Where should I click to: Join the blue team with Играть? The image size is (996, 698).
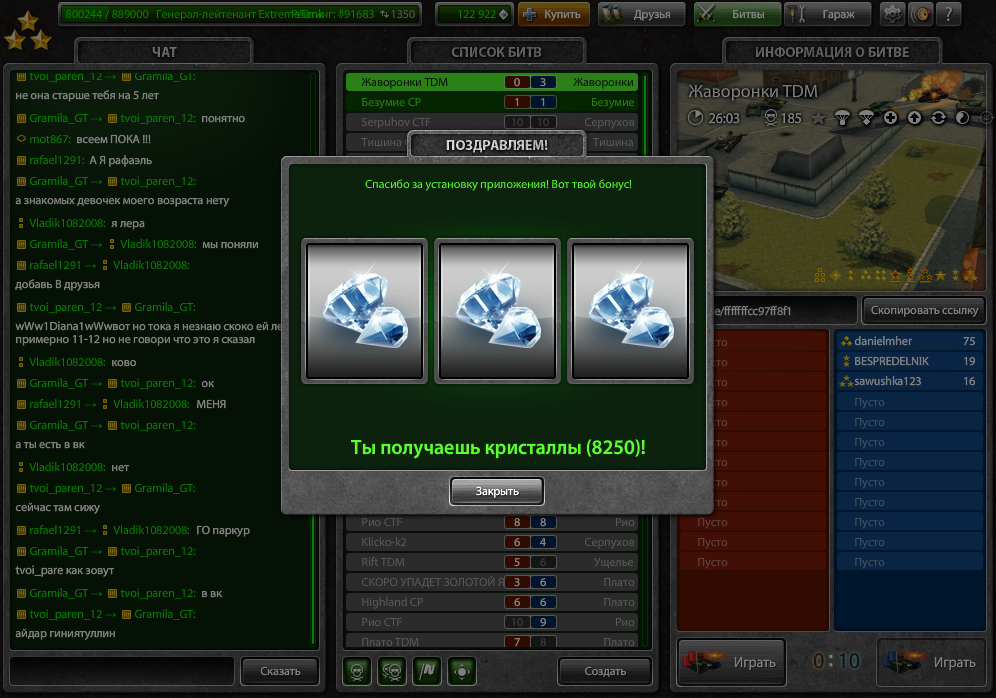(x=930, y=662)
